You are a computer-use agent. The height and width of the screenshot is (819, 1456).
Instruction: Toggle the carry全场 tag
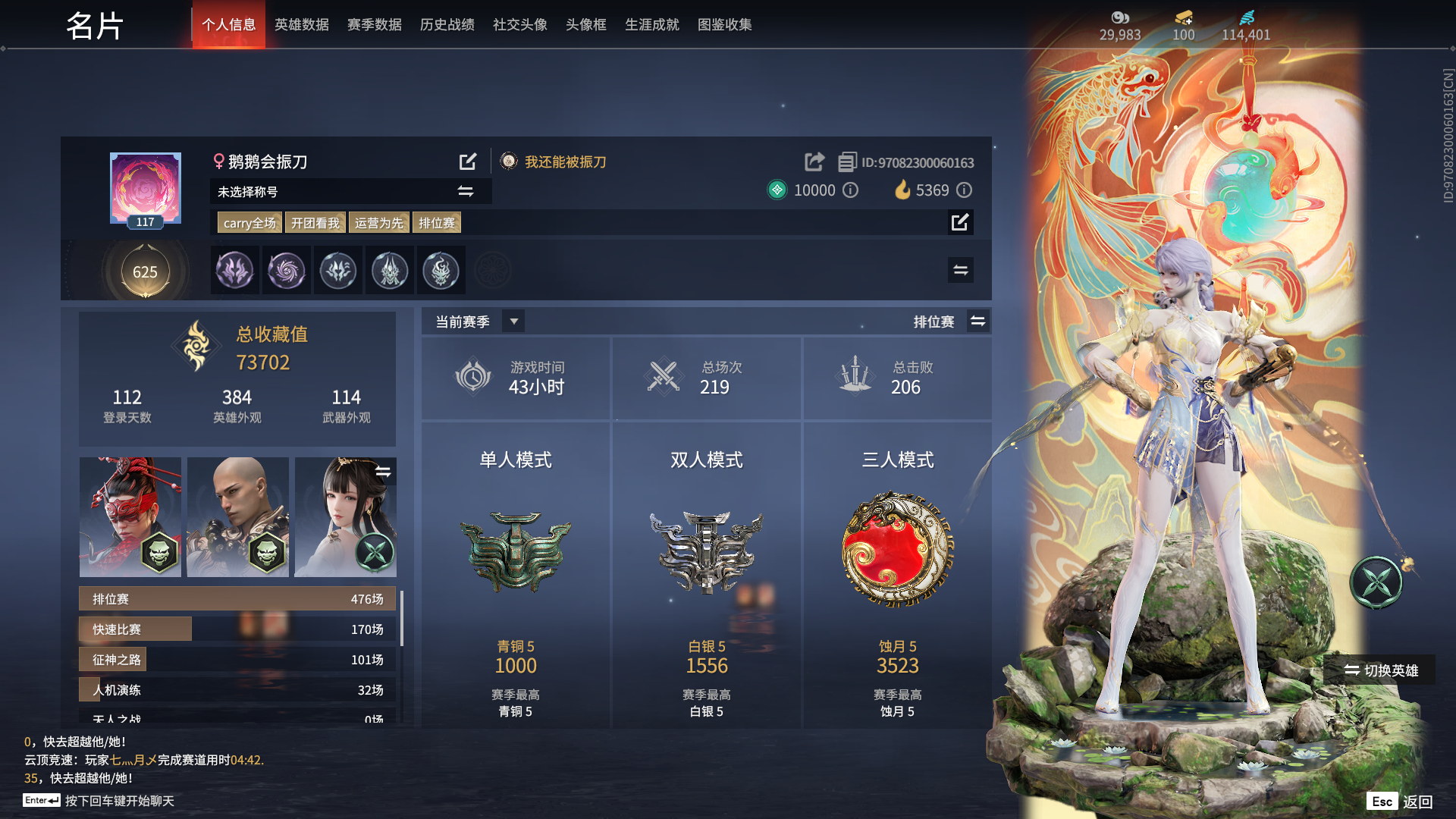pyautogui.click(x=249, y=222)
